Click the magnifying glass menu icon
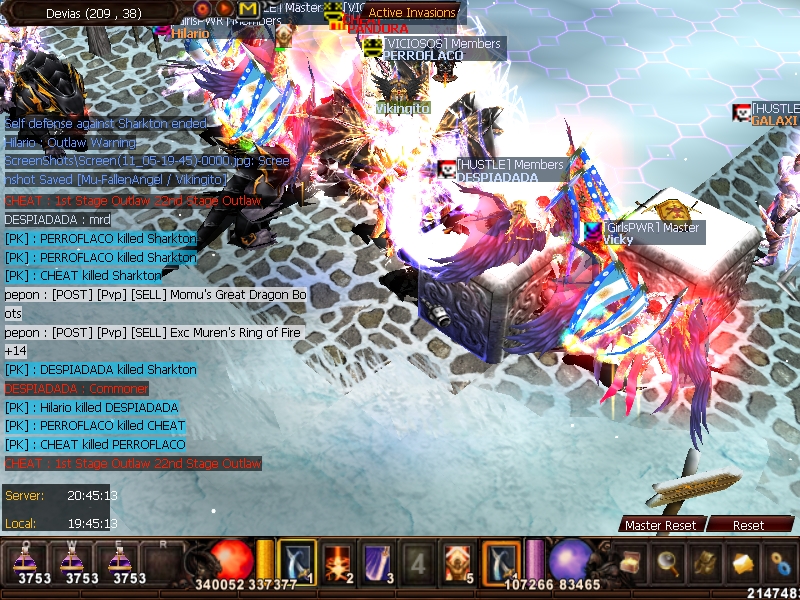 pyautogui.click(x=667, y=563)
